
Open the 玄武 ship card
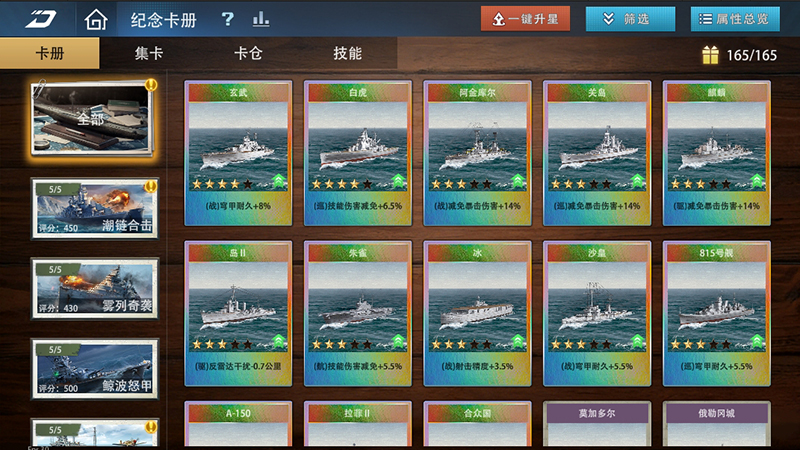tap(238, 150)
